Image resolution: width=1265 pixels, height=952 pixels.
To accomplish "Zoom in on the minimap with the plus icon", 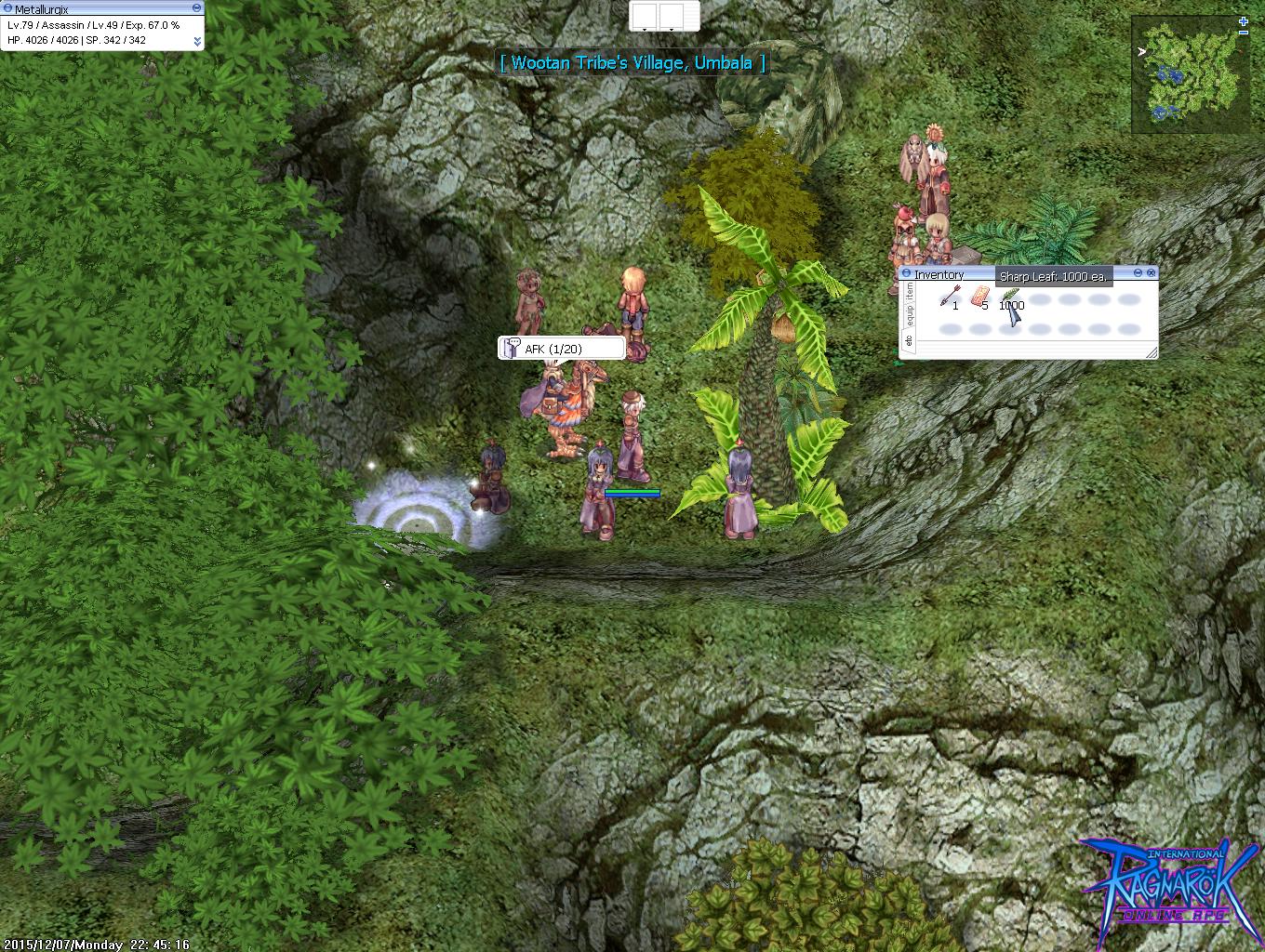I will point(1244,20).
